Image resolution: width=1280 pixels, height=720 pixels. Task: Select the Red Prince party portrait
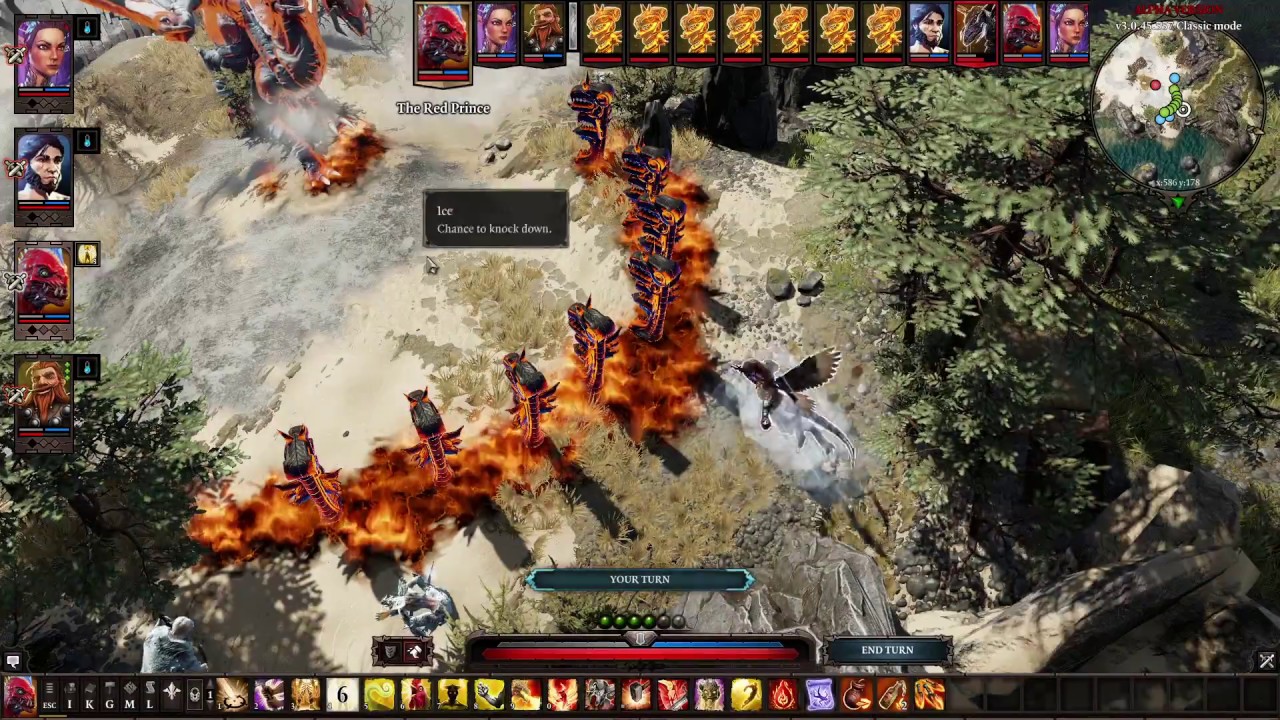point(44,284)
